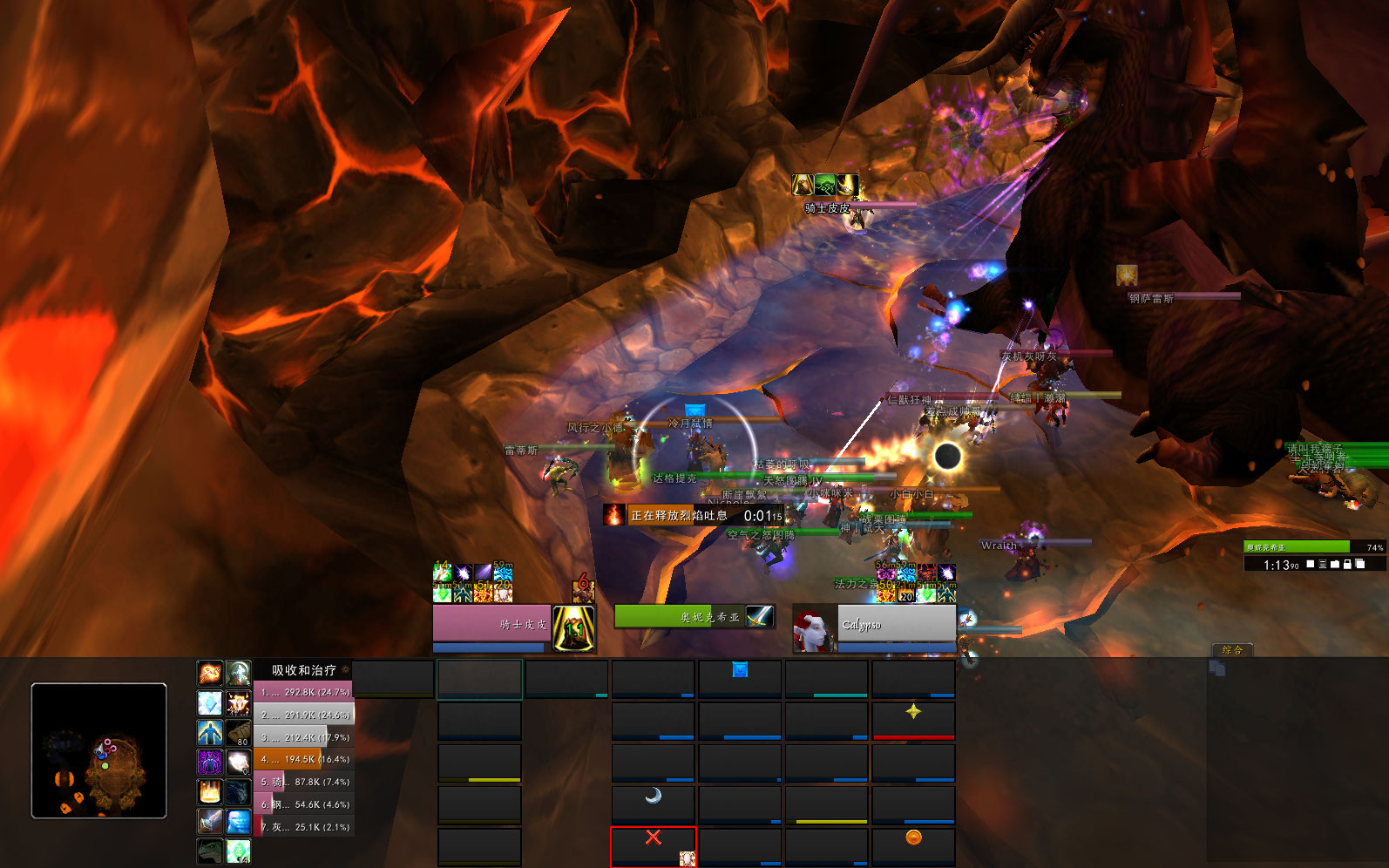Select raid frame with moon marker
The image size is (1389, 868).
coord(653,804)
